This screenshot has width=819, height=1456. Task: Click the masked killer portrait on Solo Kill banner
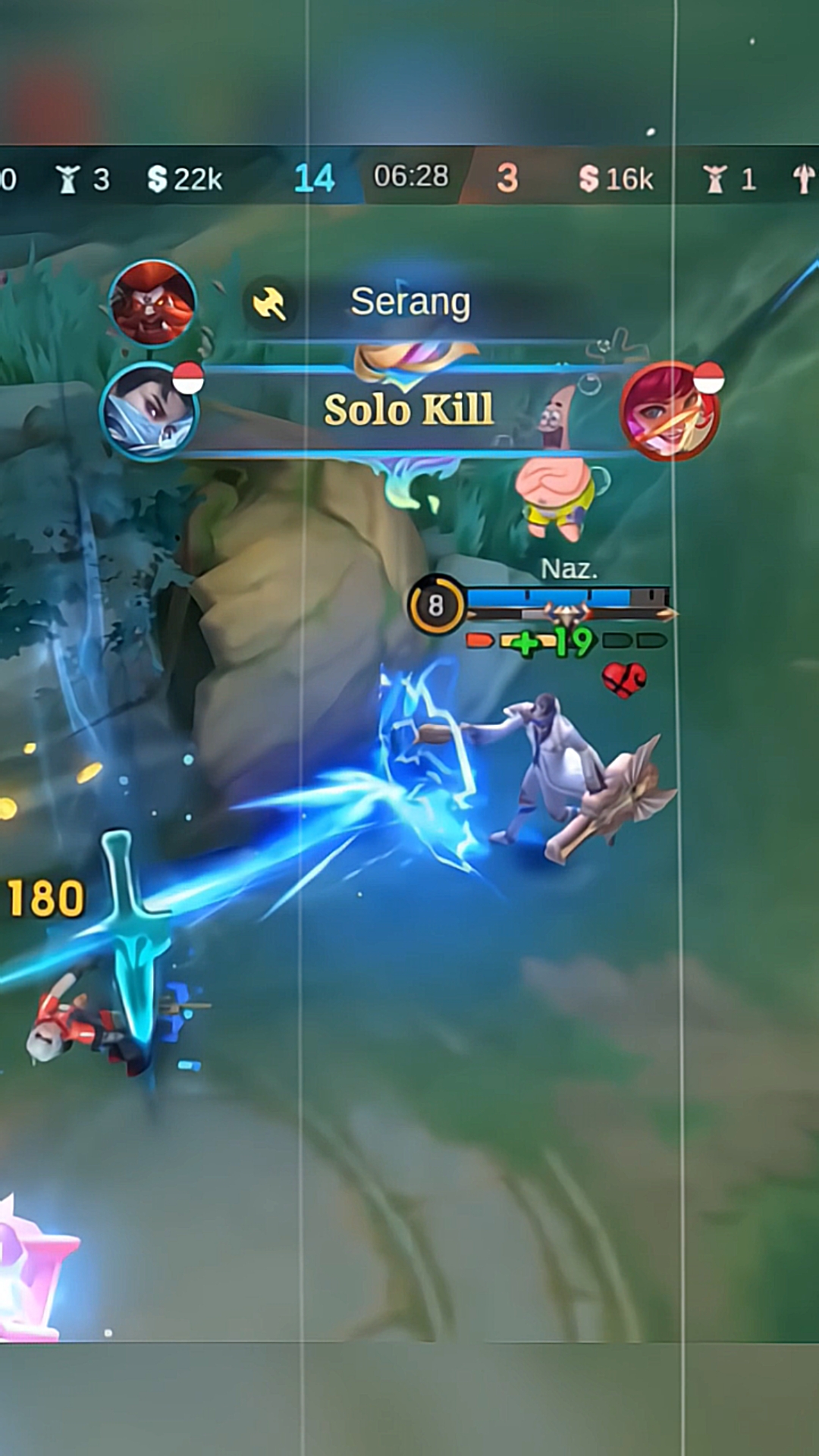tap(150, 412)
